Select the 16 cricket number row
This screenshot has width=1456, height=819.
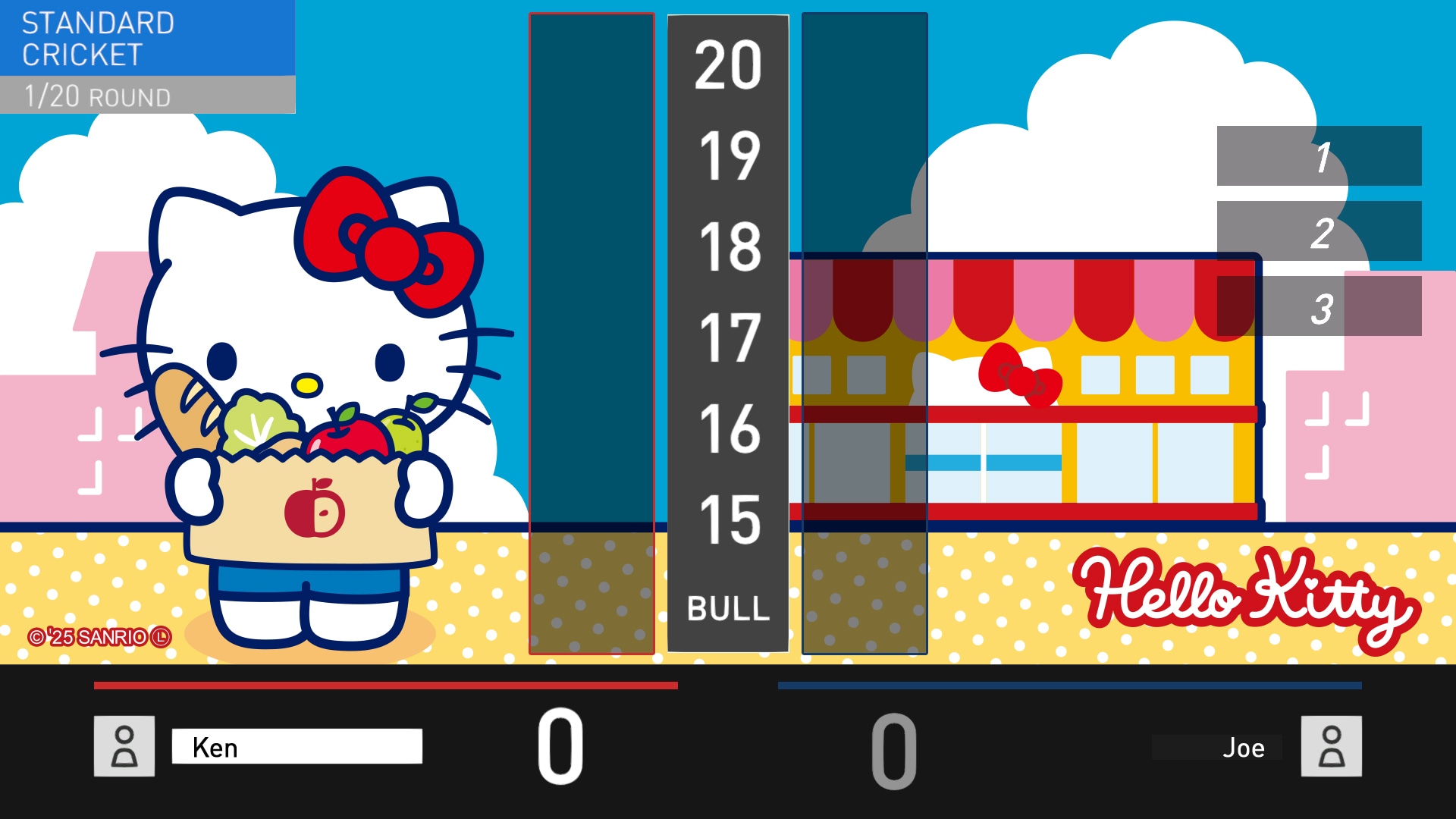pos(728,429)
